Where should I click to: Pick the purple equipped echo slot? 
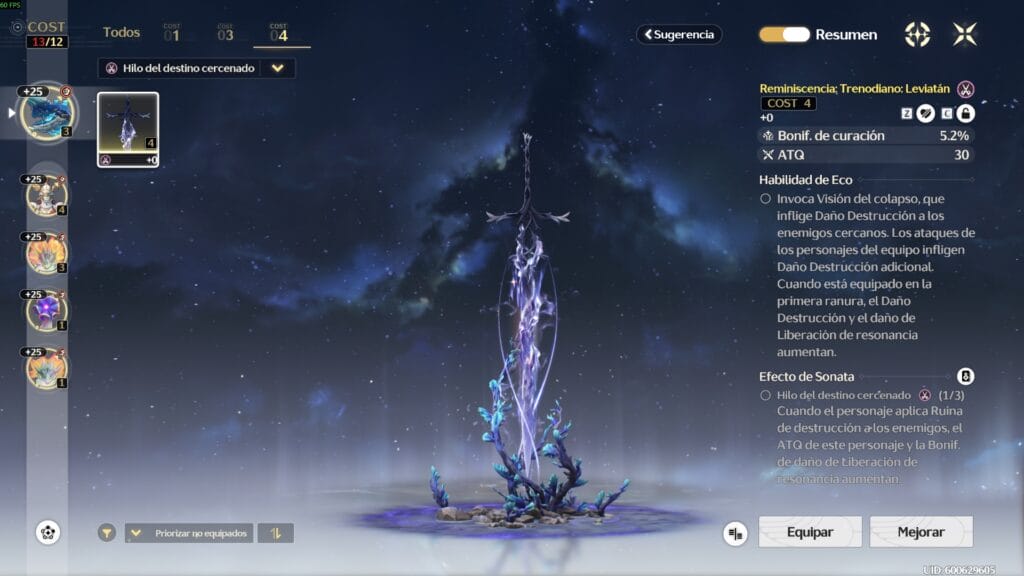47,310
